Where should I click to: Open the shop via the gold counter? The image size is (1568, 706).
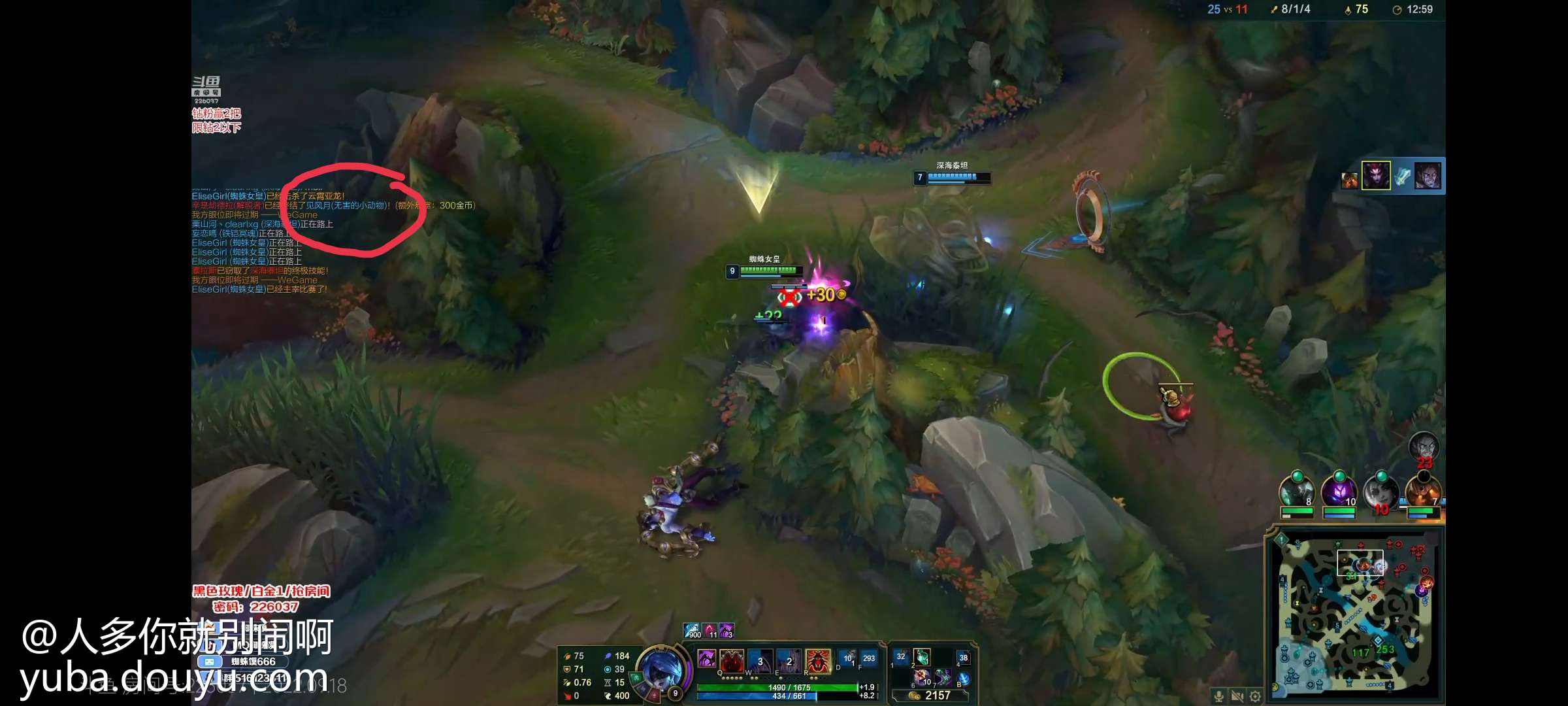(930, 696)
